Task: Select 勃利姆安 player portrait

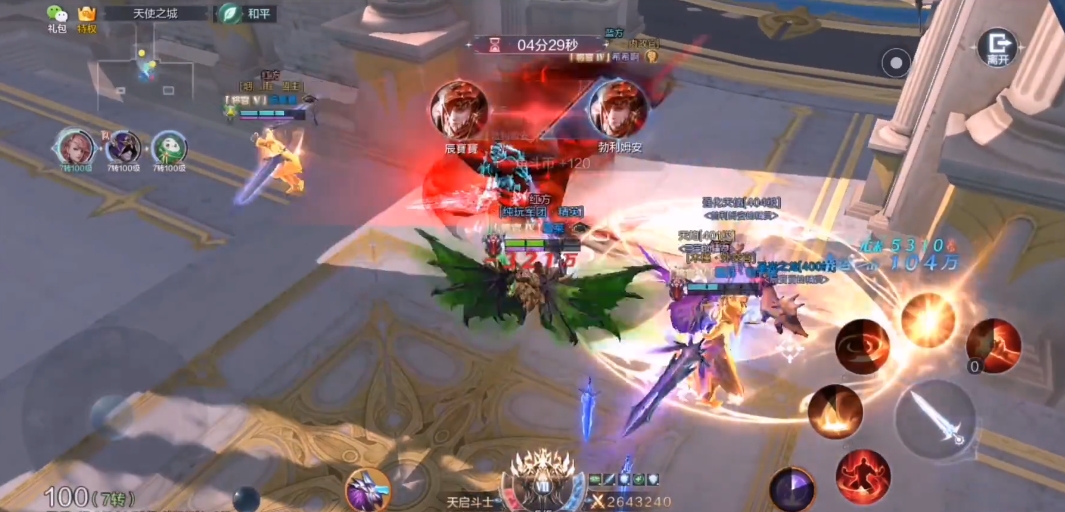Action: (618, 108)
